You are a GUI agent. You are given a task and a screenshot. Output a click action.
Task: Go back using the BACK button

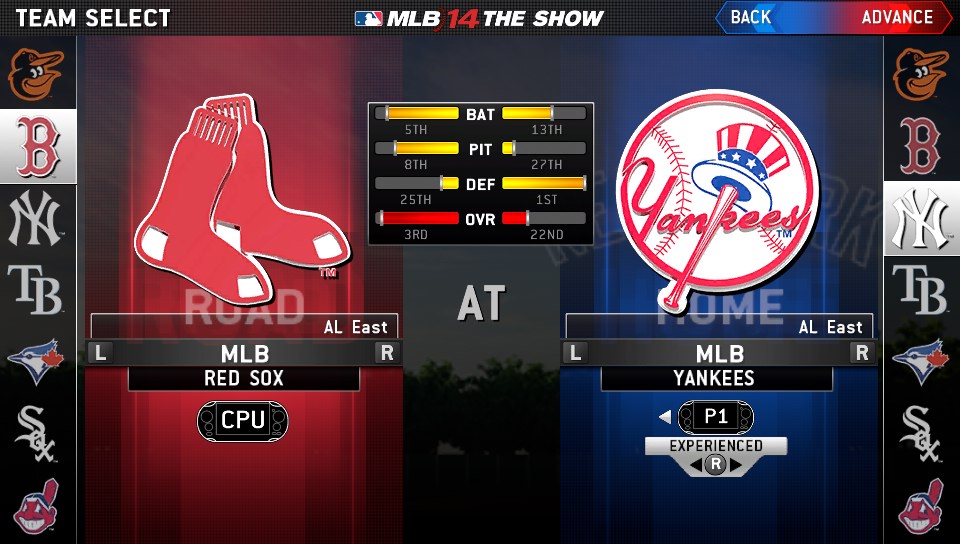752,17
